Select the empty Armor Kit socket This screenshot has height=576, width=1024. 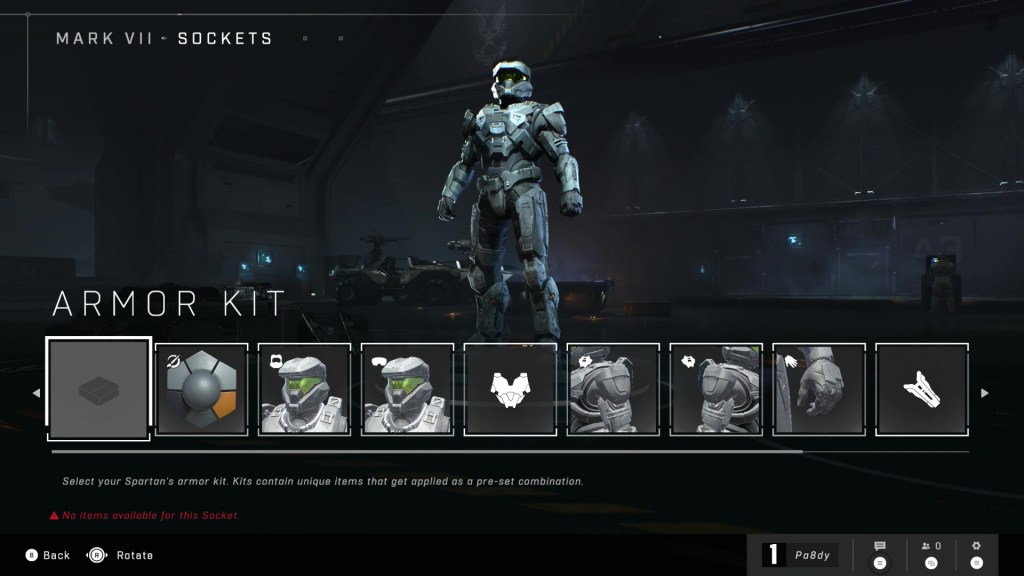tap(99, 389)
